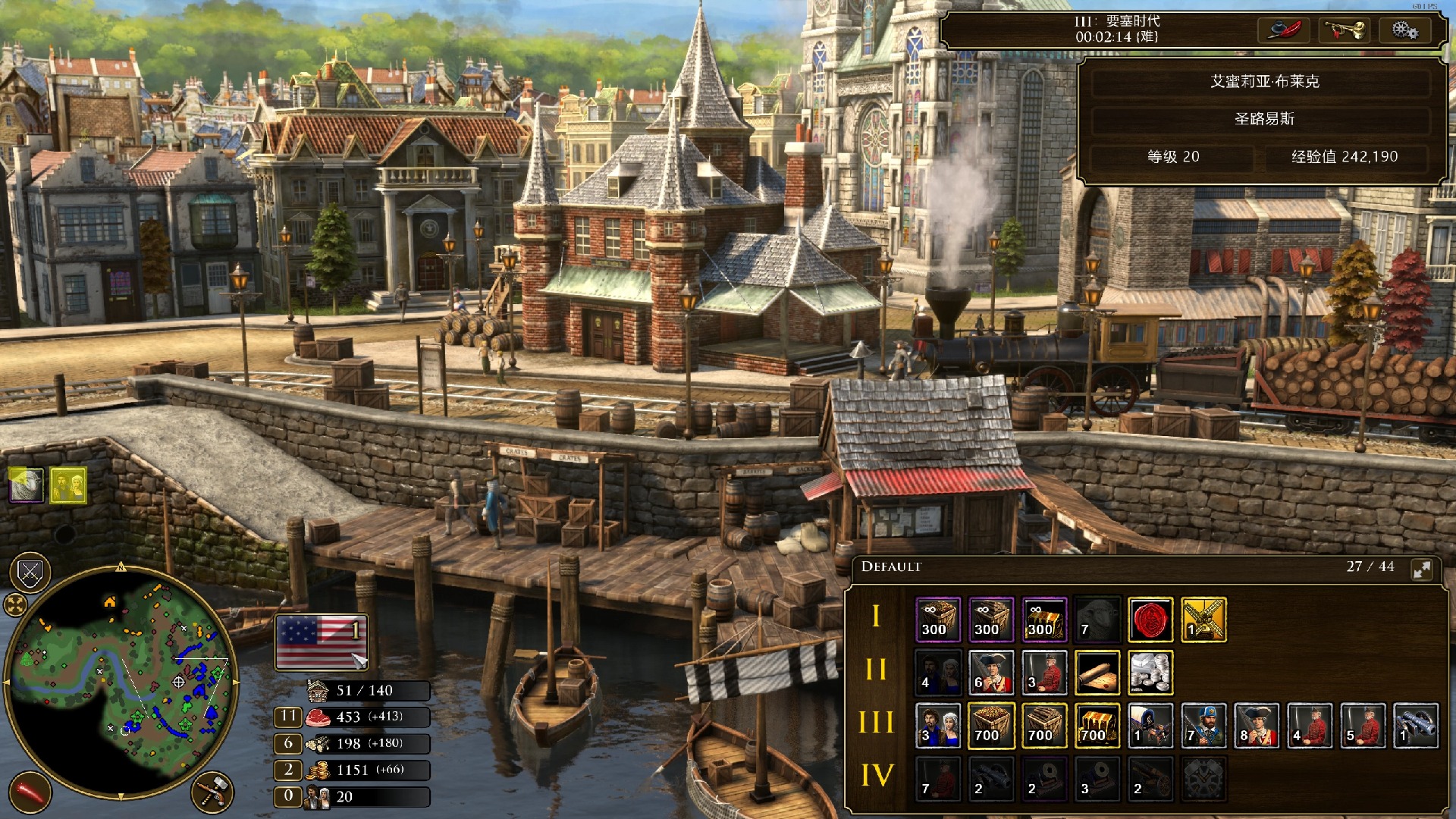This screenshot has width=1456, height=819.
Task: Toggle the deck panel size with the arrows button
Action: click(1422, 569)
